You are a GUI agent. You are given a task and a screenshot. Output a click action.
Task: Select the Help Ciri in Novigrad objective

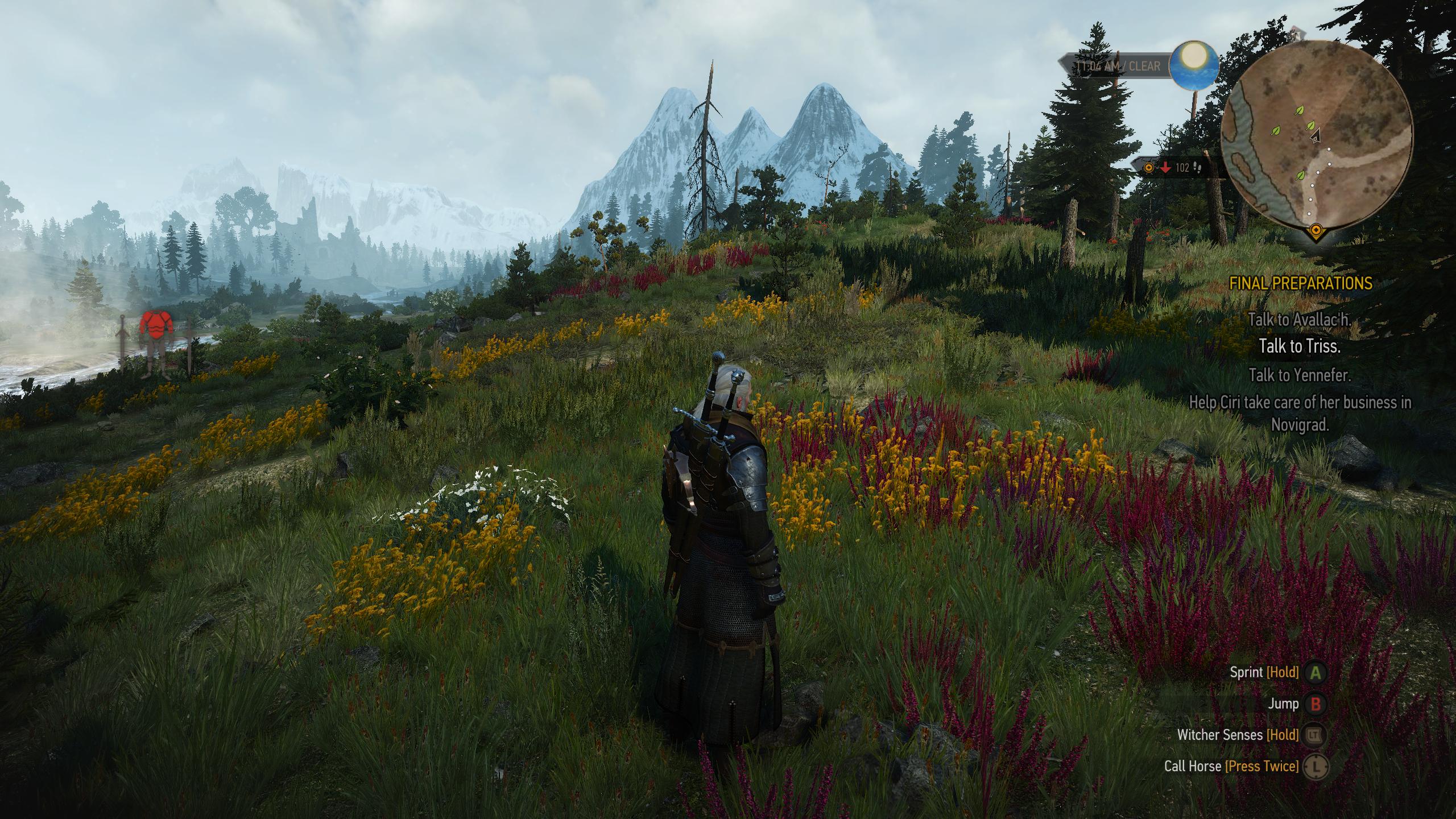1300,413
